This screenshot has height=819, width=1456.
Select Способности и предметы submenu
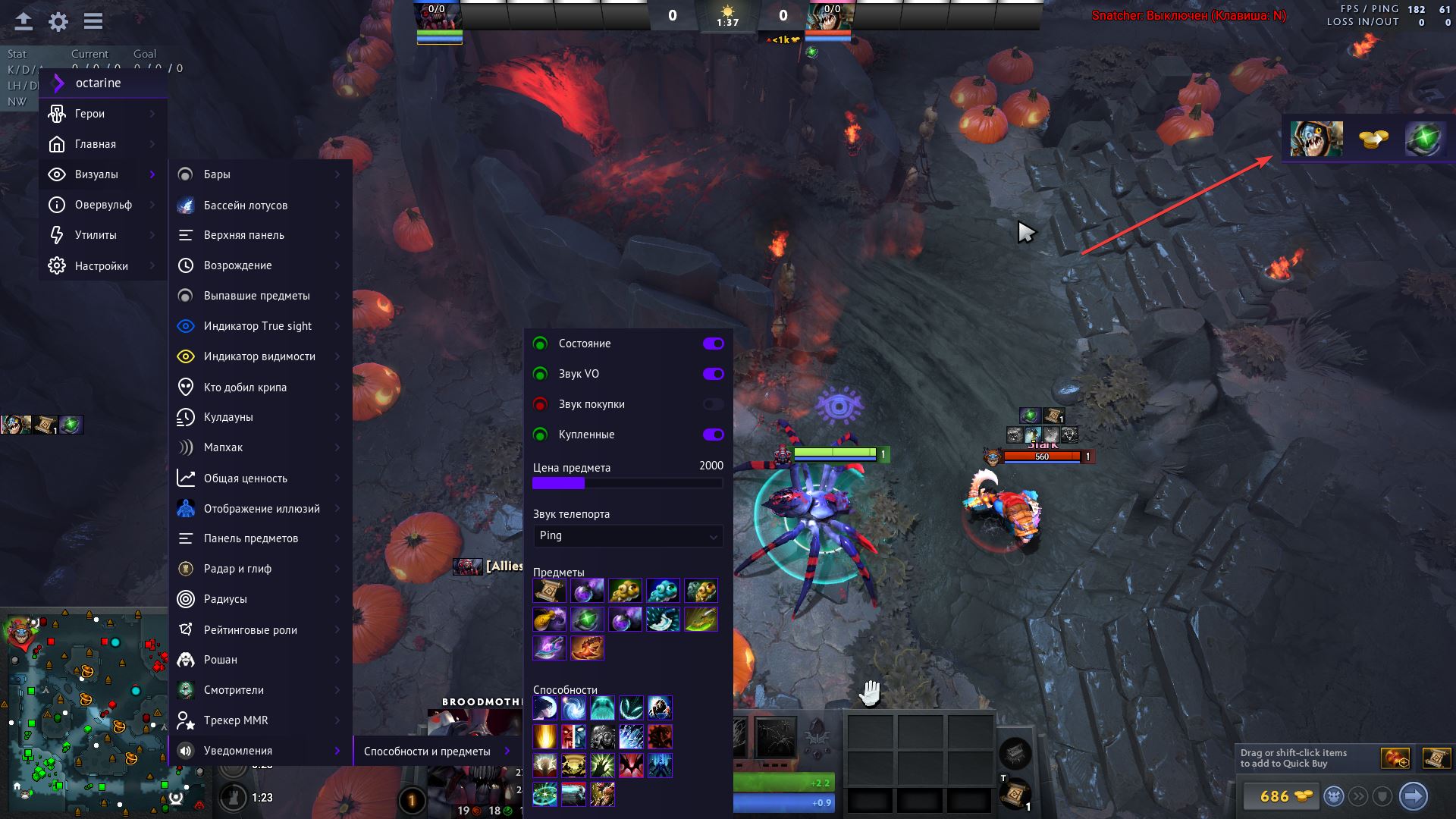pos(427,752)
